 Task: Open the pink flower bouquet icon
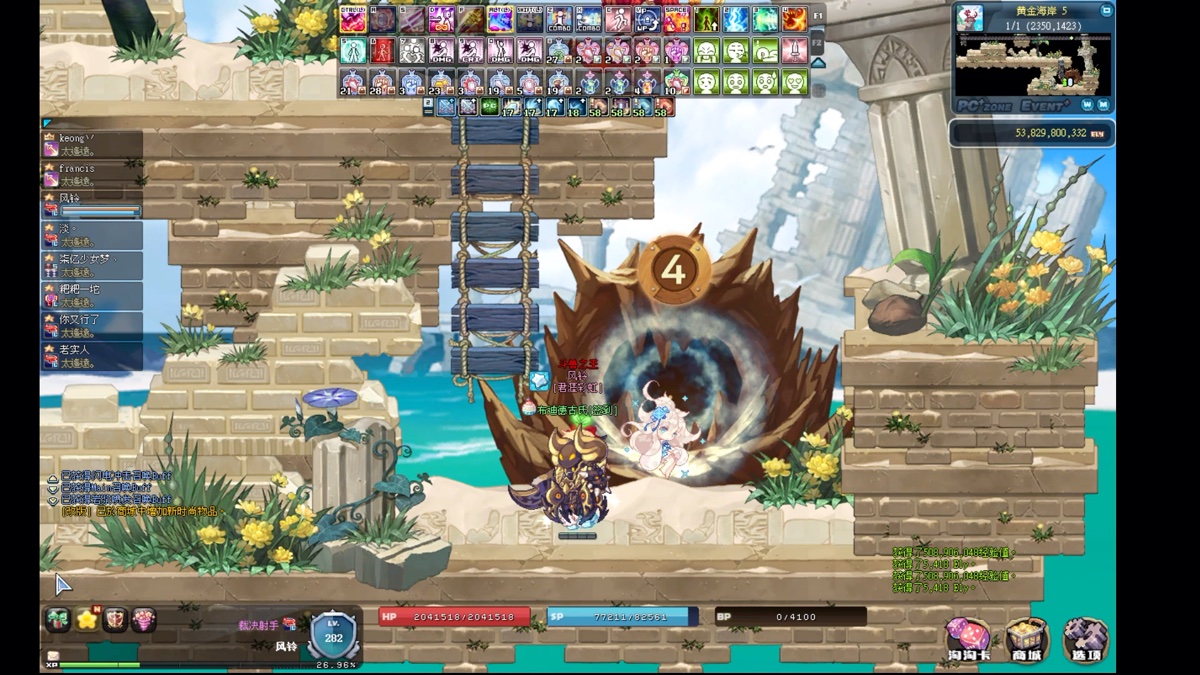click(x=144, y=620)
